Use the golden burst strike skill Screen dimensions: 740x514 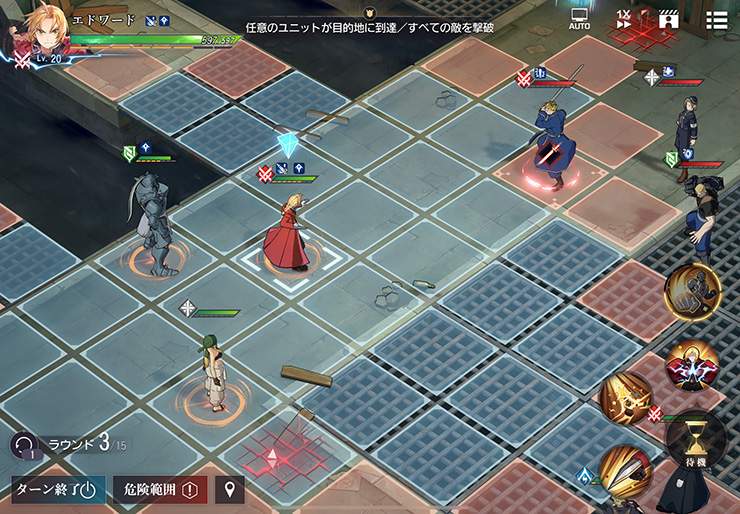click(626, 398)
